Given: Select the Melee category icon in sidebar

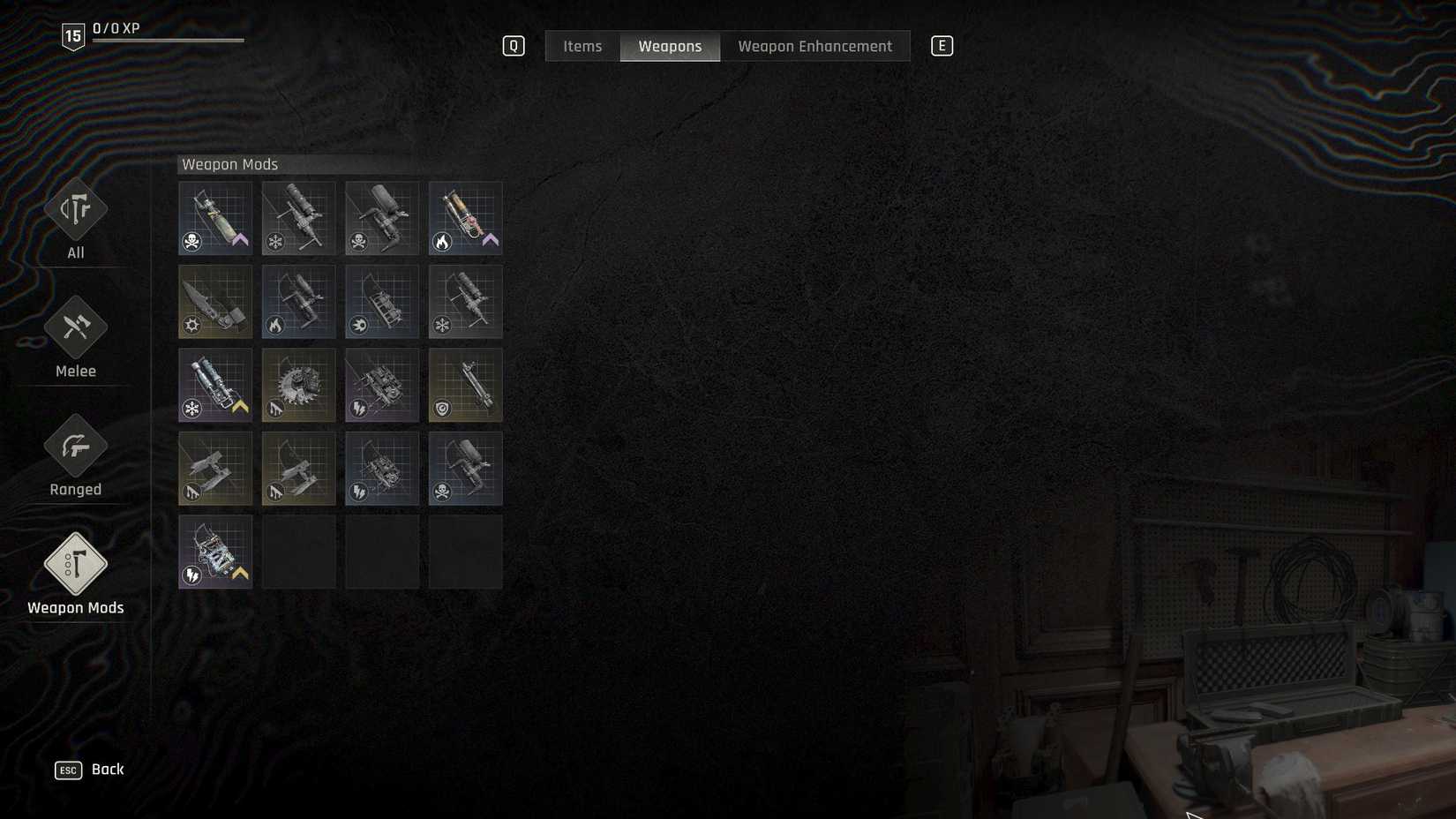Looking at the screenshot, I should 75,326.
